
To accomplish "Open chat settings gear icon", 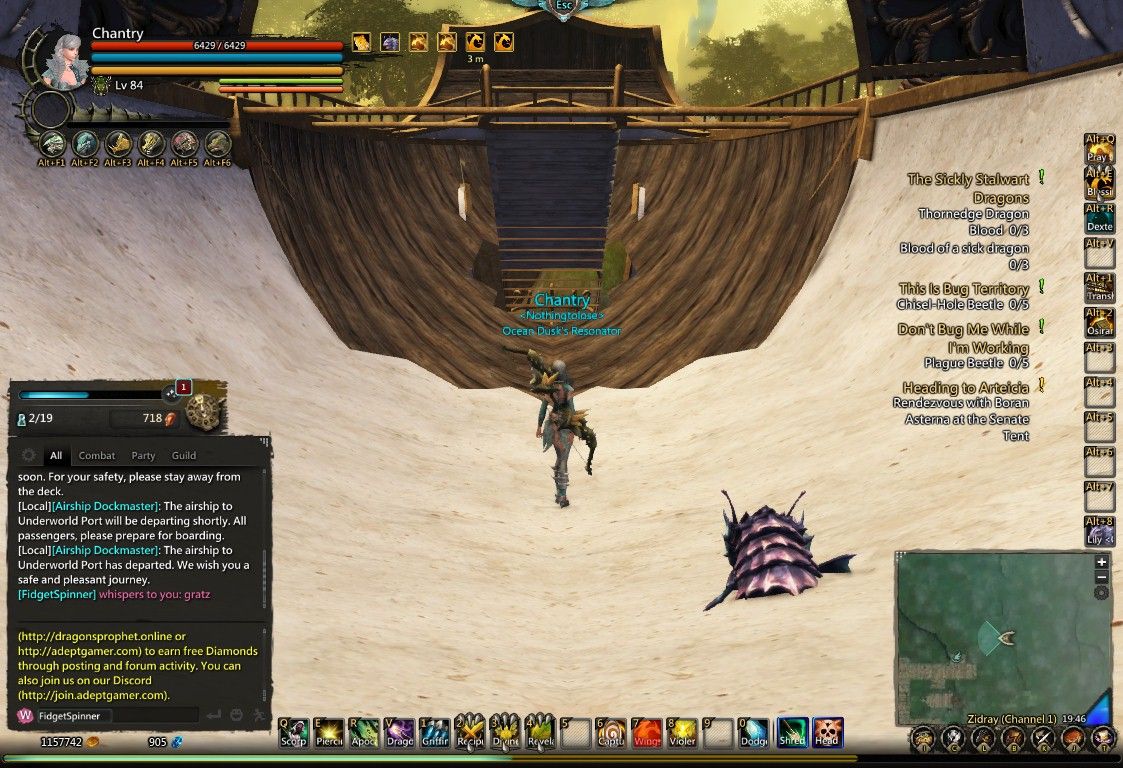I will click(28, 455).
